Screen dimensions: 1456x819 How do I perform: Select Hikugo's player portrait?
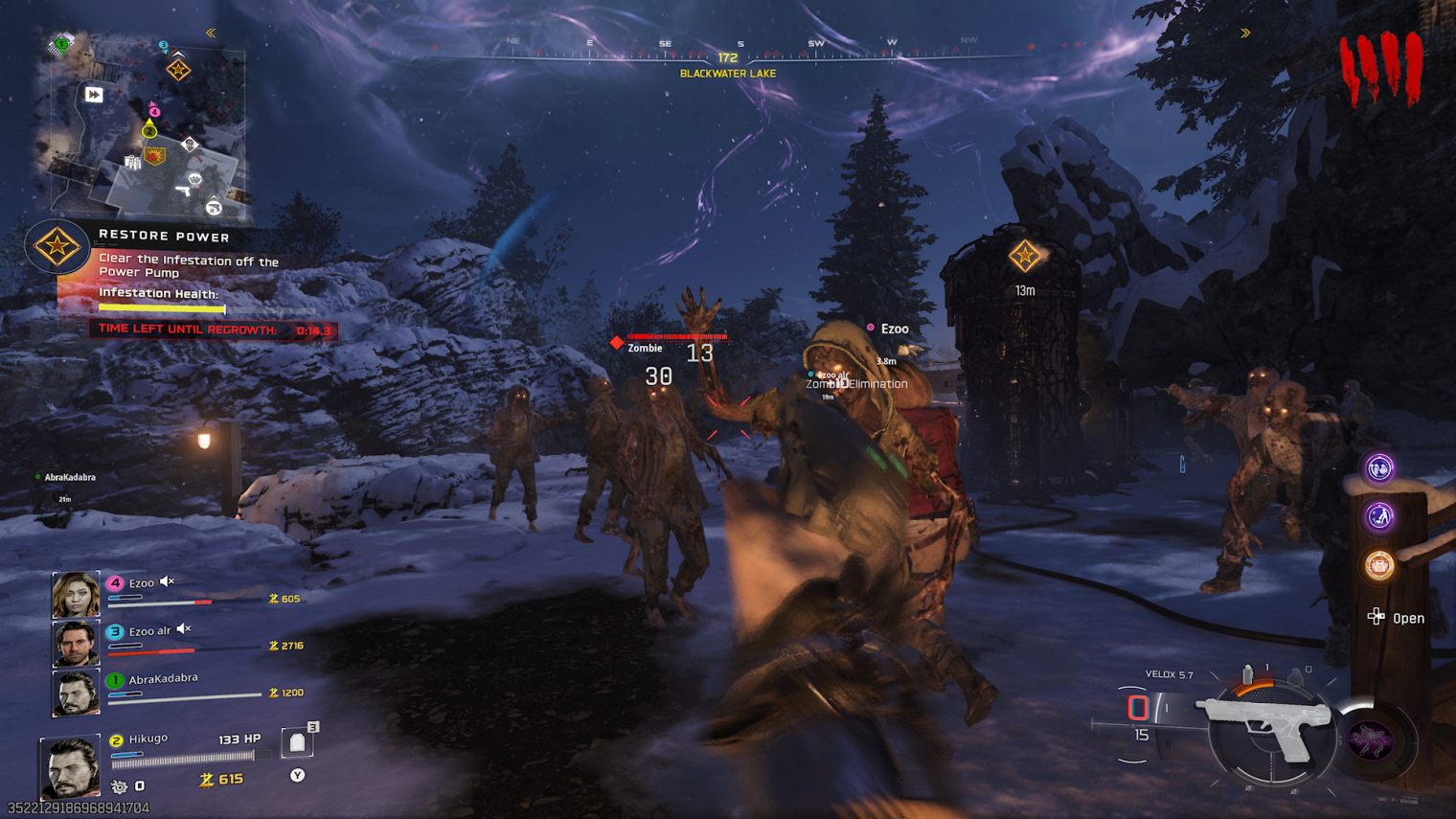(x=70, y=766)
